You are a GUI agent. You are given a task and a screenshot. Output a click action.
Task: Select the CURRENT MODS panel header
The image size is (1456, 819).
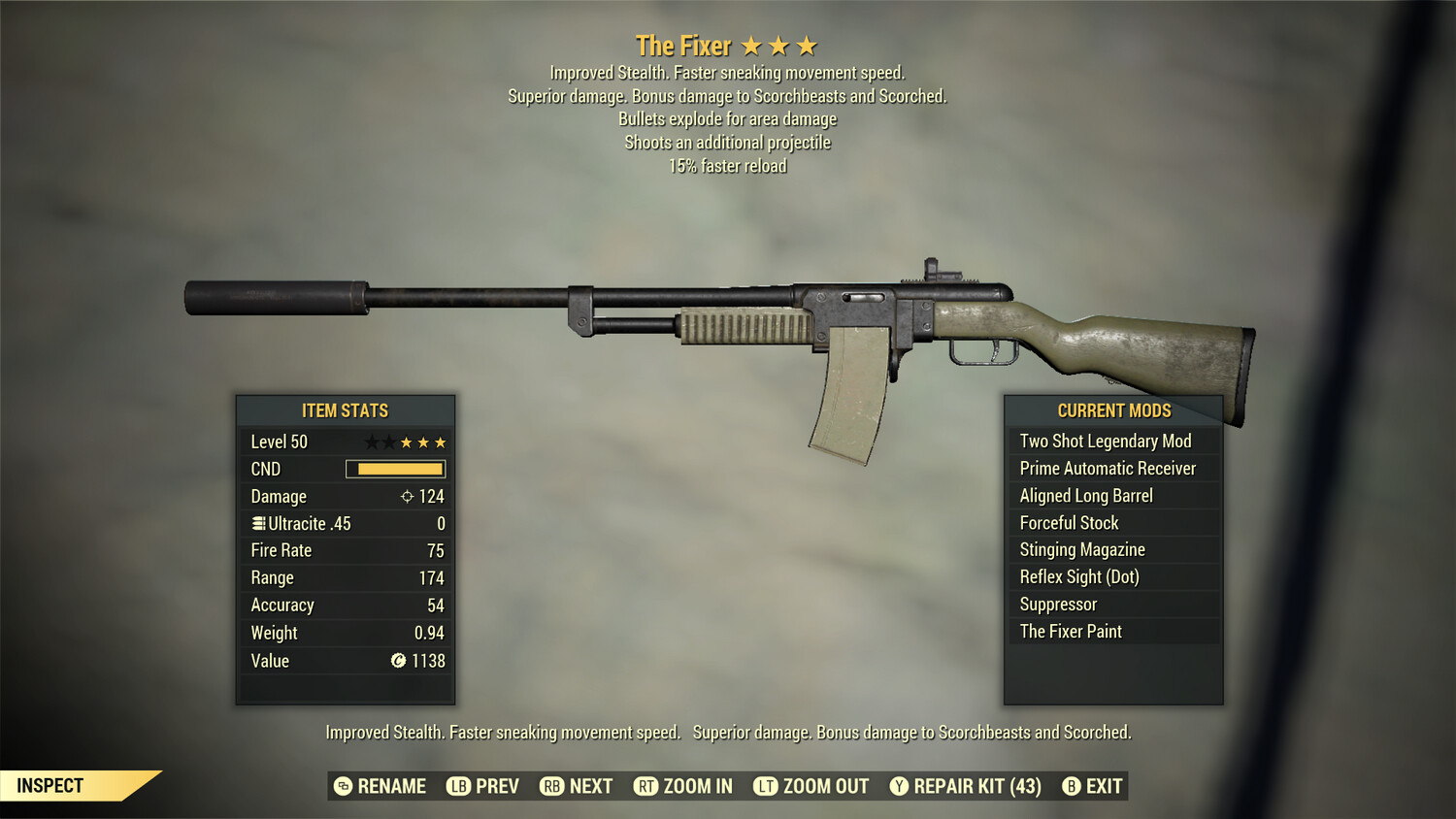tap(1112, 409)
